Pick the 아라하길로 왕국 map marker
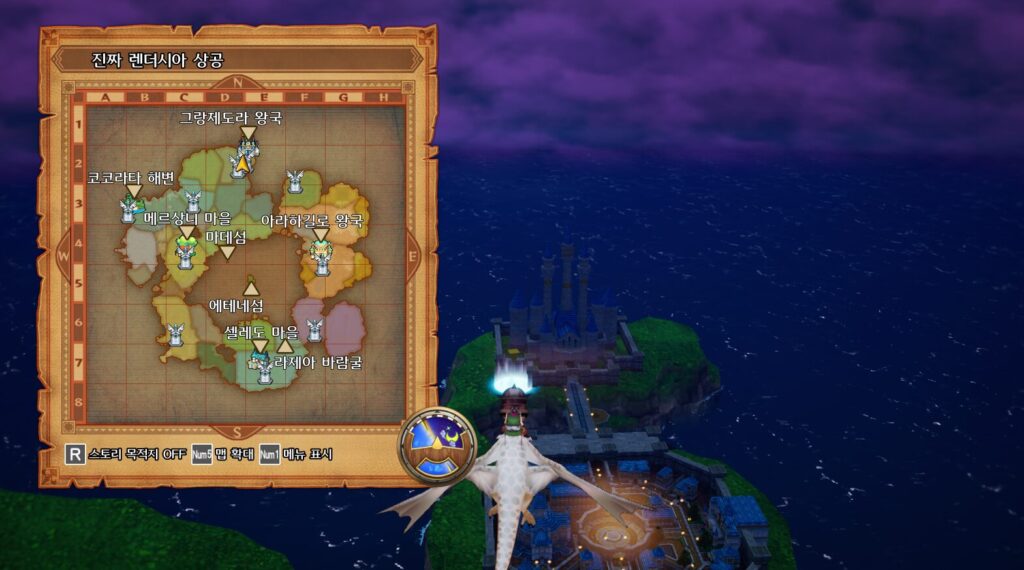Viewport: 1024px width, 570px height. coord(320,235)
